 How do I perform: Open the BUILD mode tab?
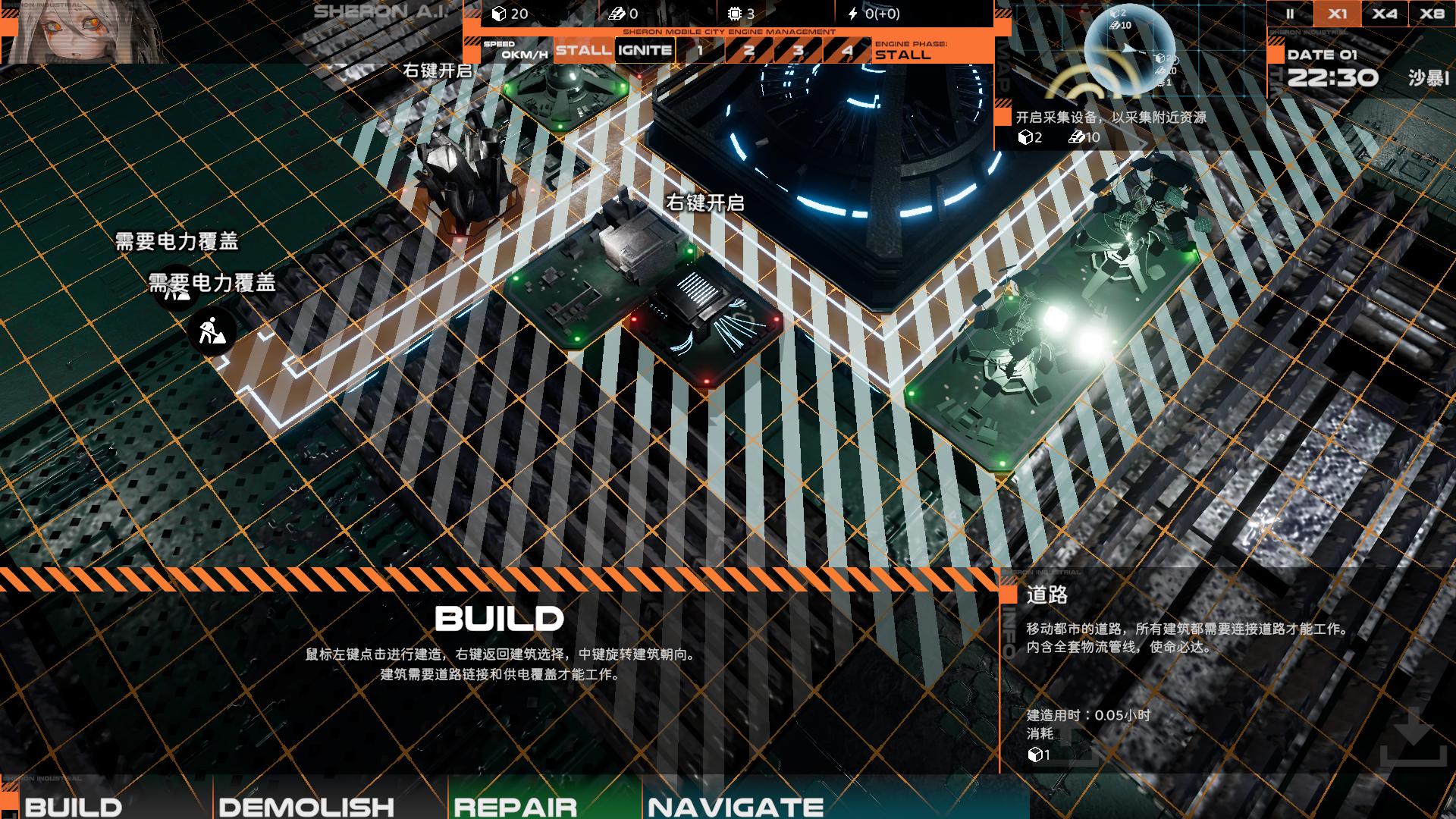click(74, 805)
